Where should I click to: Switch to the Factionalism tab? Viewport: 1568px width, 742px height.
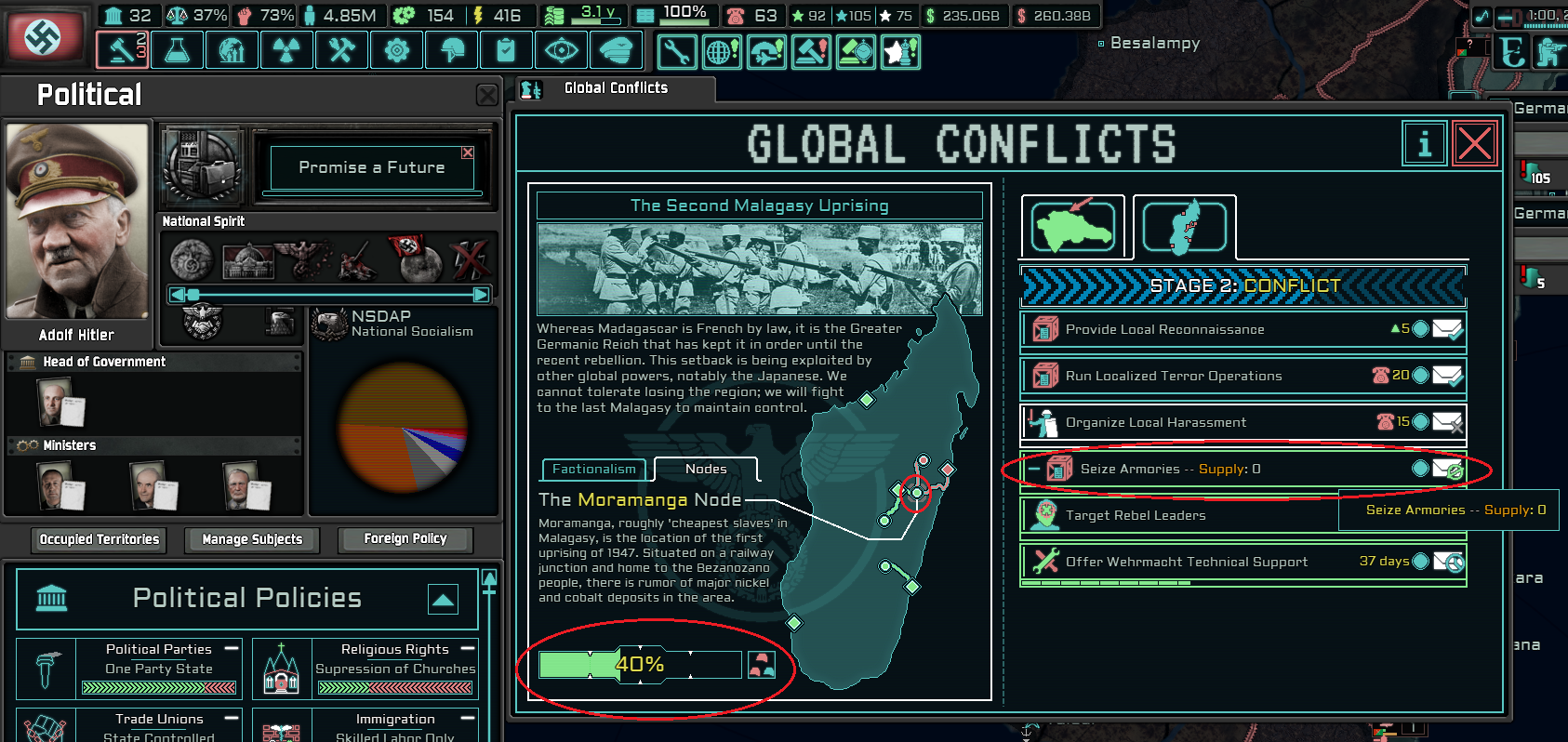tap(593, 470)
